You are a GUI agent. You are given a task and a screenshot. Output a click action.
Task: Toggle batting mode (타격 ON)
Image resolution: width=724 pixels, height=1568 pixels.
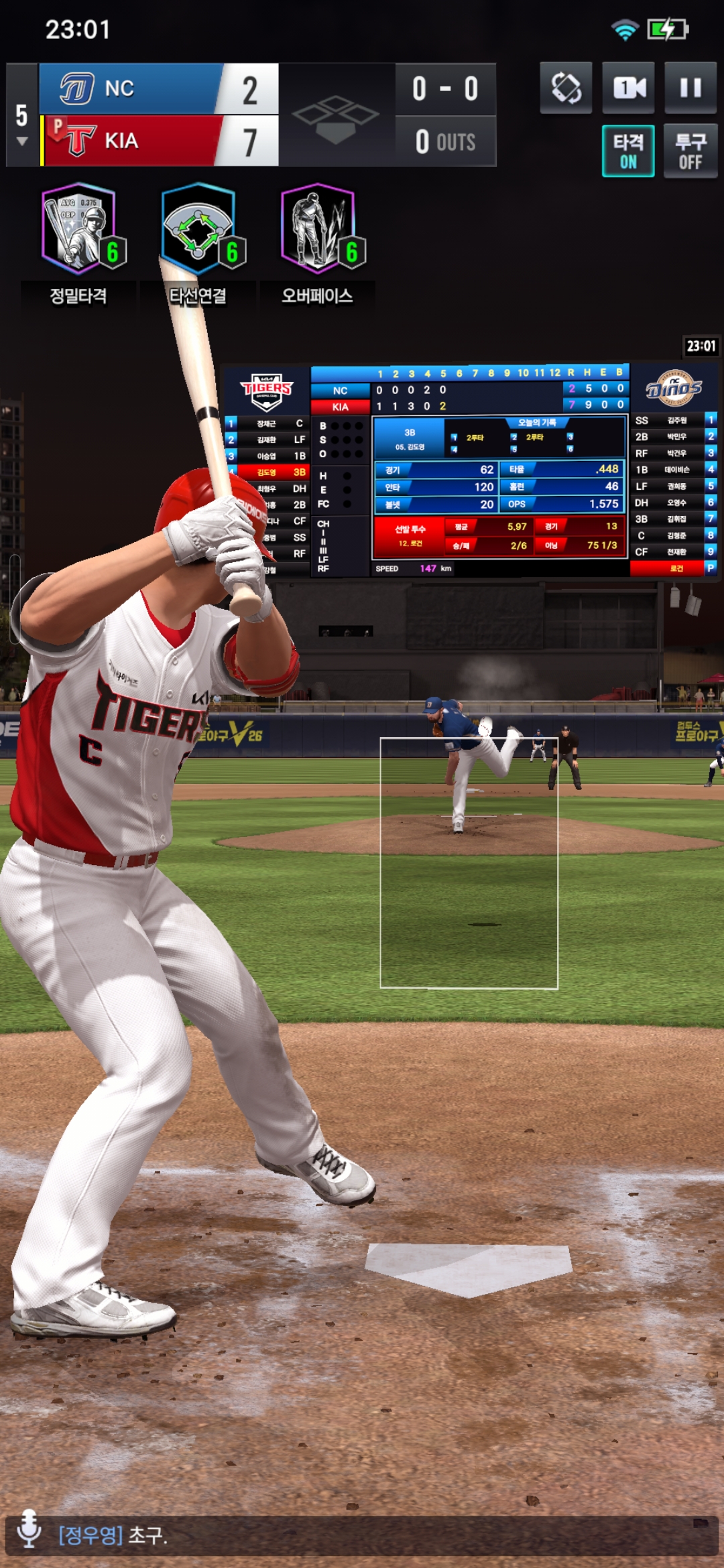[x=628, y=151]
